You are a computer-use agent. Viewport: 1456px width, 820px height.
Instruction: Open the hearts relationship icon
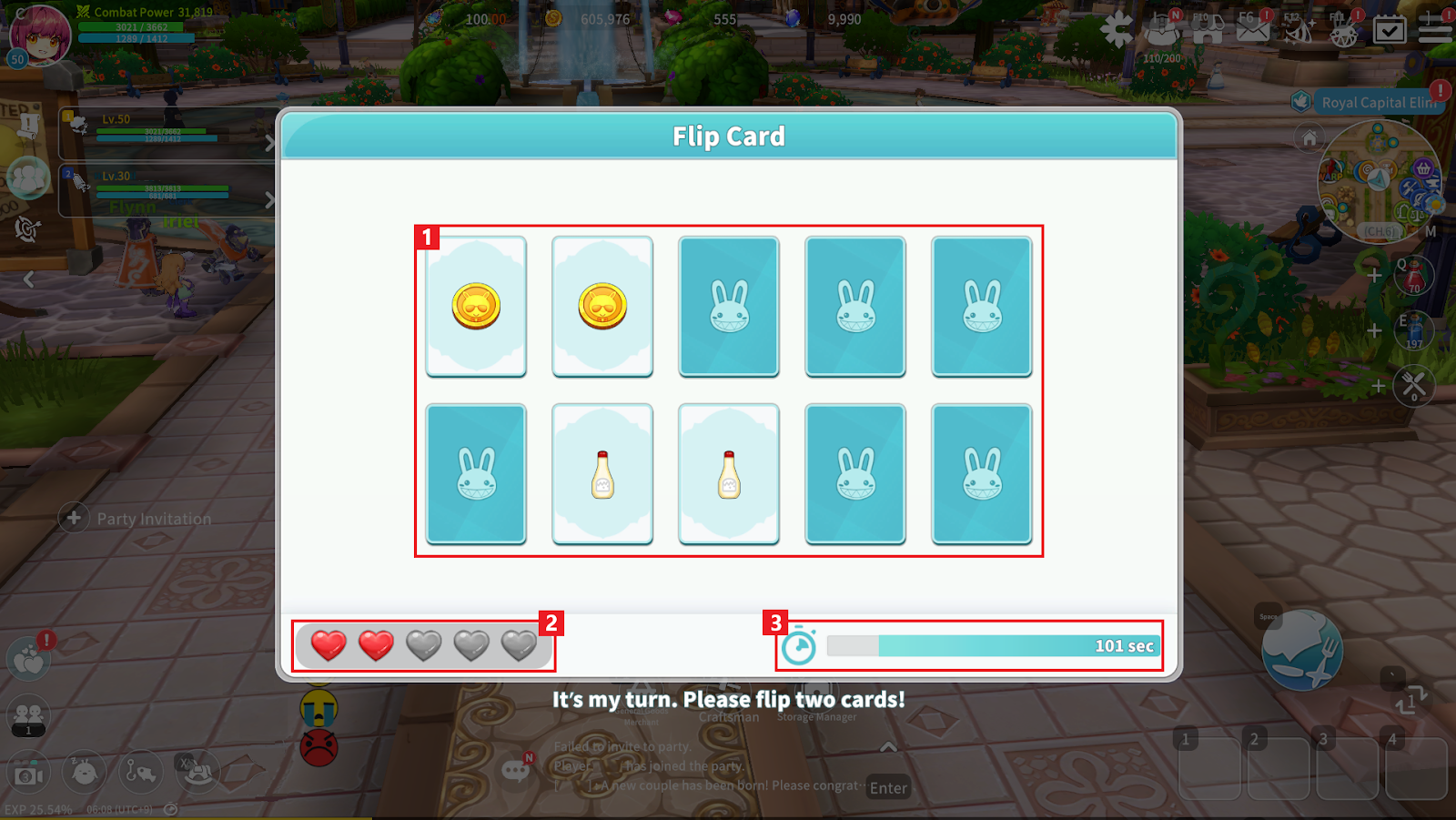pyautogui.click(x=28, y=660)
